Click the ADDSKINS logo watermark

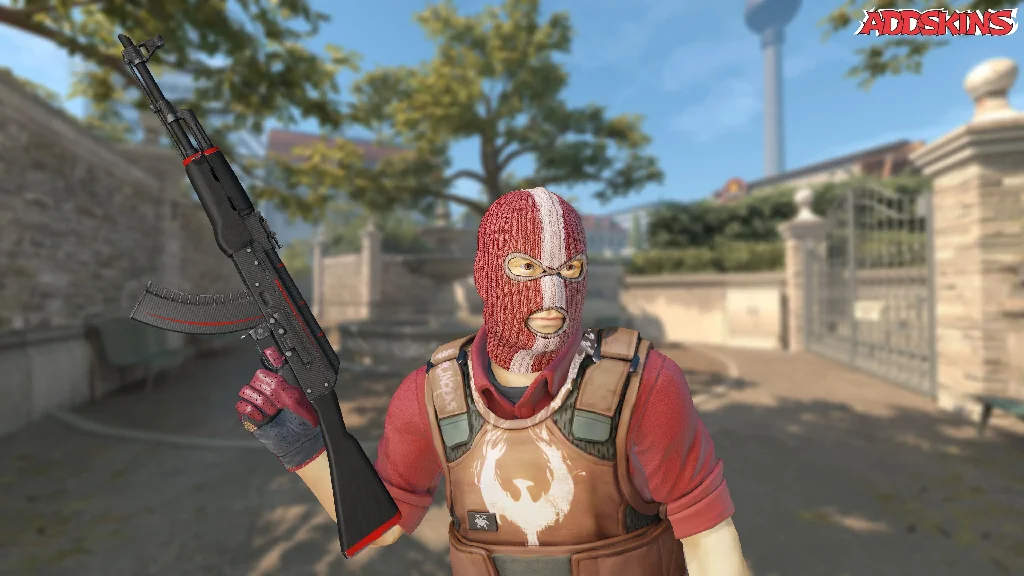pos(937,22)
